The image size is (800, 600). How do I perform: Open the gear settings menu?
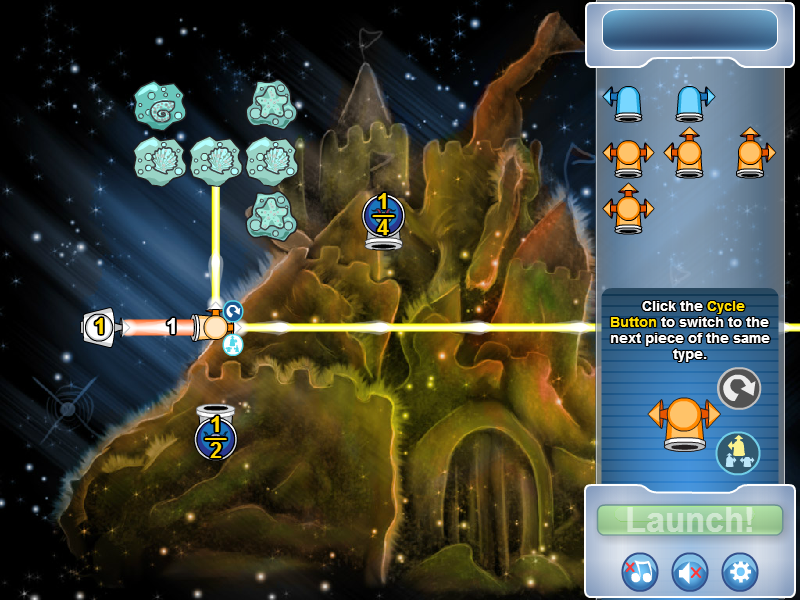pos(740,571)
